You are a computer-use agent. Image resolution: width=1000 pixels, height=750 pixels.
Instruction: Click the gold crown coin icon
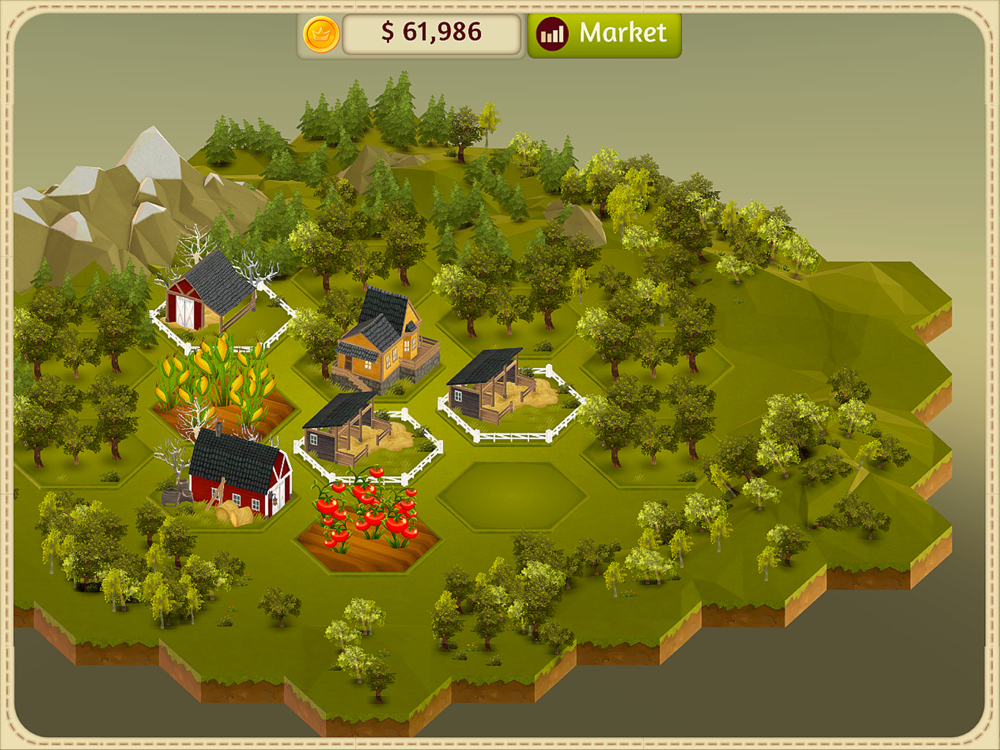tap(321, 34)
